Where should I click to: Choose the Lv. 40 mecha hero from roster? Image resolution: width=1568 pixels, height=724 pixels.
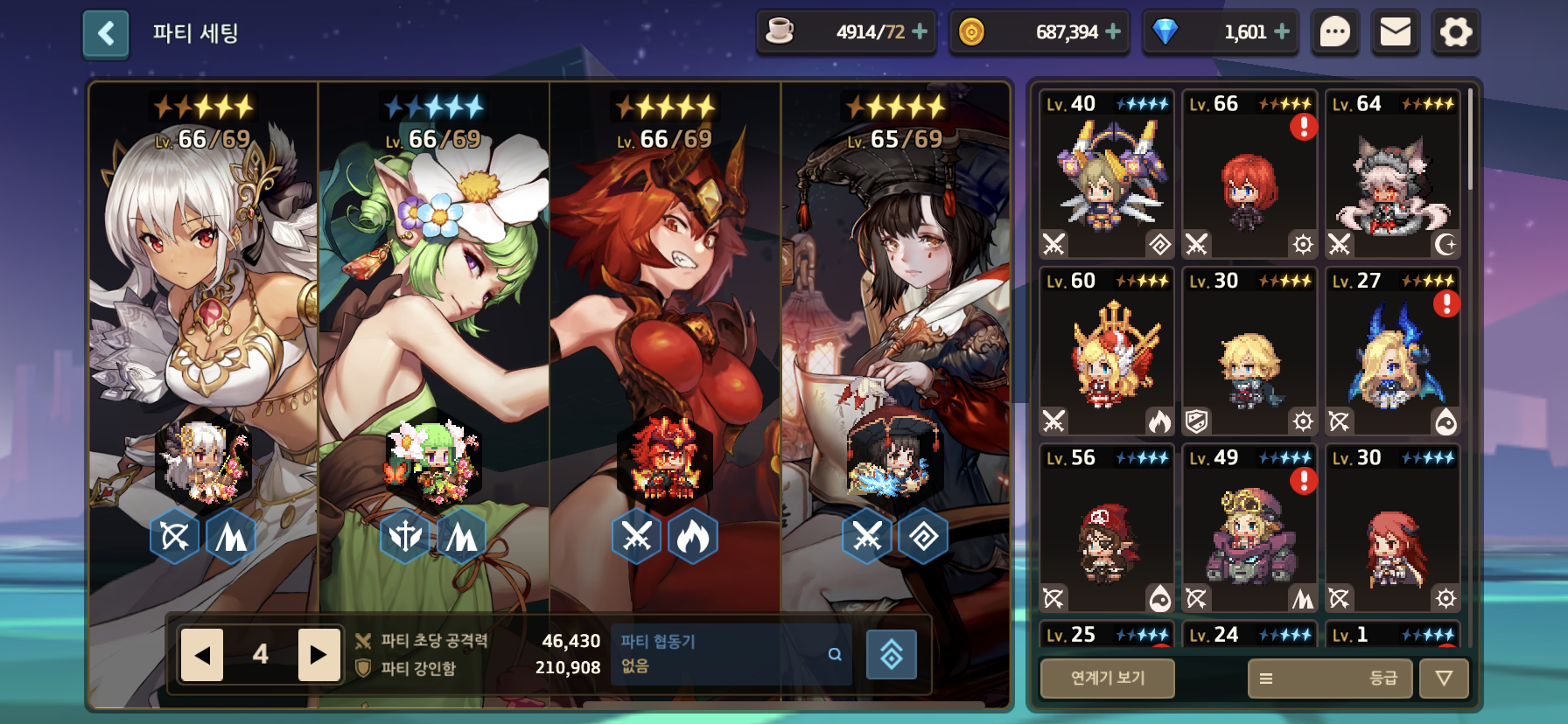(1107, 175)
